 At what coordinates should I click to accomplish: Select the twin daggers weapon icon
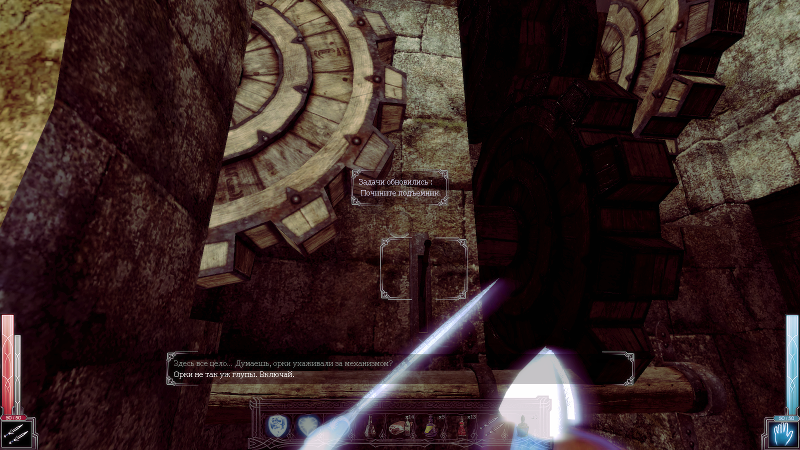coord(17,432)
